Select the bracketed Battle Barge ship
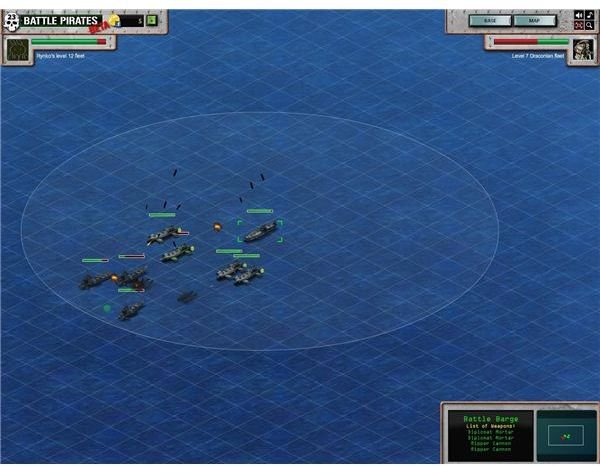The width and height of the screenshot is (600, 466). coord(260,232)
